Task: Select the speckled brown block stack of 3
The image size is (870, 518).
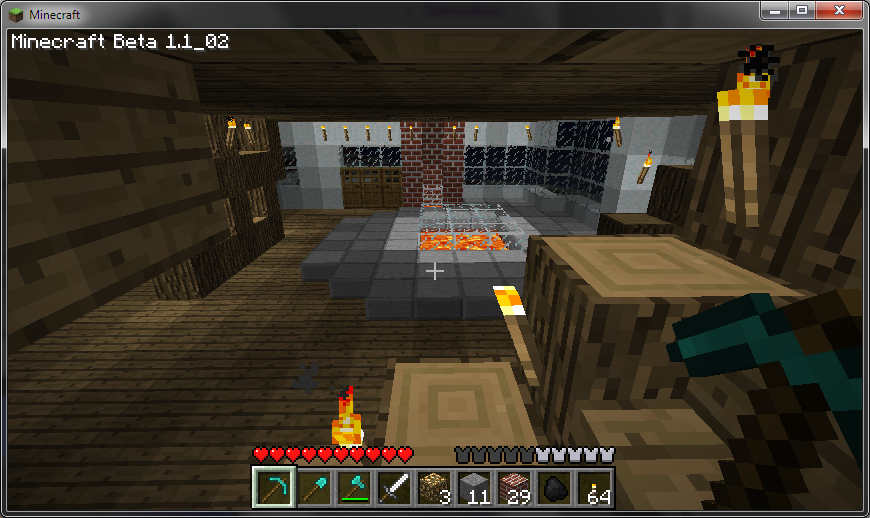Action: pyautogui.click(x=433, y=488)
